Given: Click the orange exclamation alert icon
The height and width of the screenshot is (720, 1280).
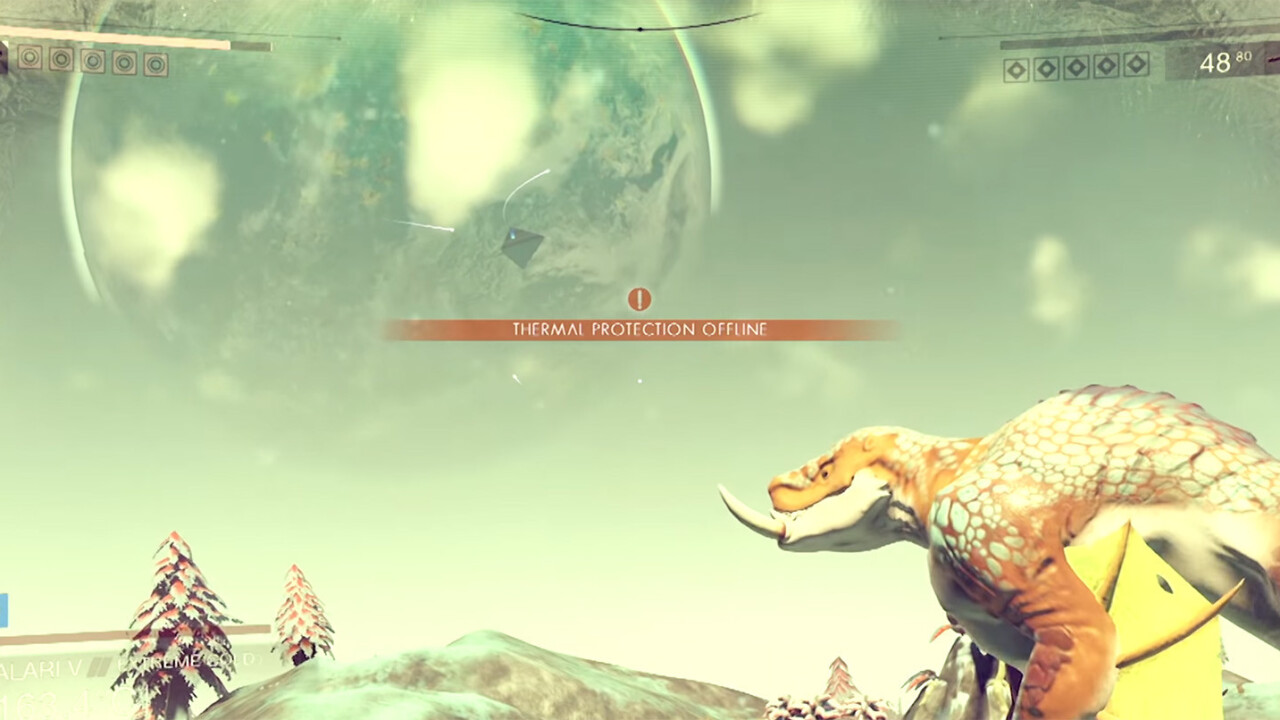Looking at the screenshot, I should [639, 298].
